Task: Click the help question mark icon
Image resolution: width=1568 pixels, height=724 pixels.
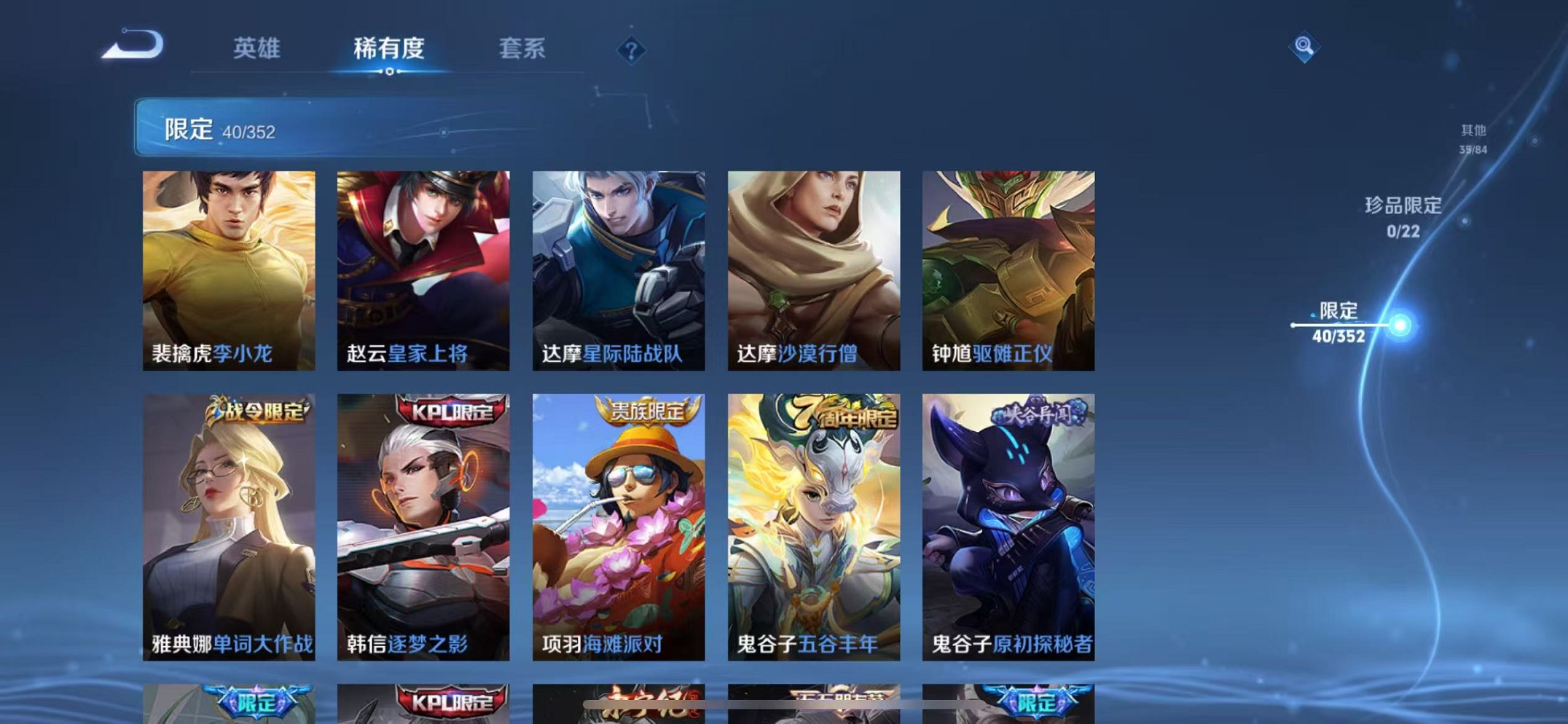Action: pos(630,50)
